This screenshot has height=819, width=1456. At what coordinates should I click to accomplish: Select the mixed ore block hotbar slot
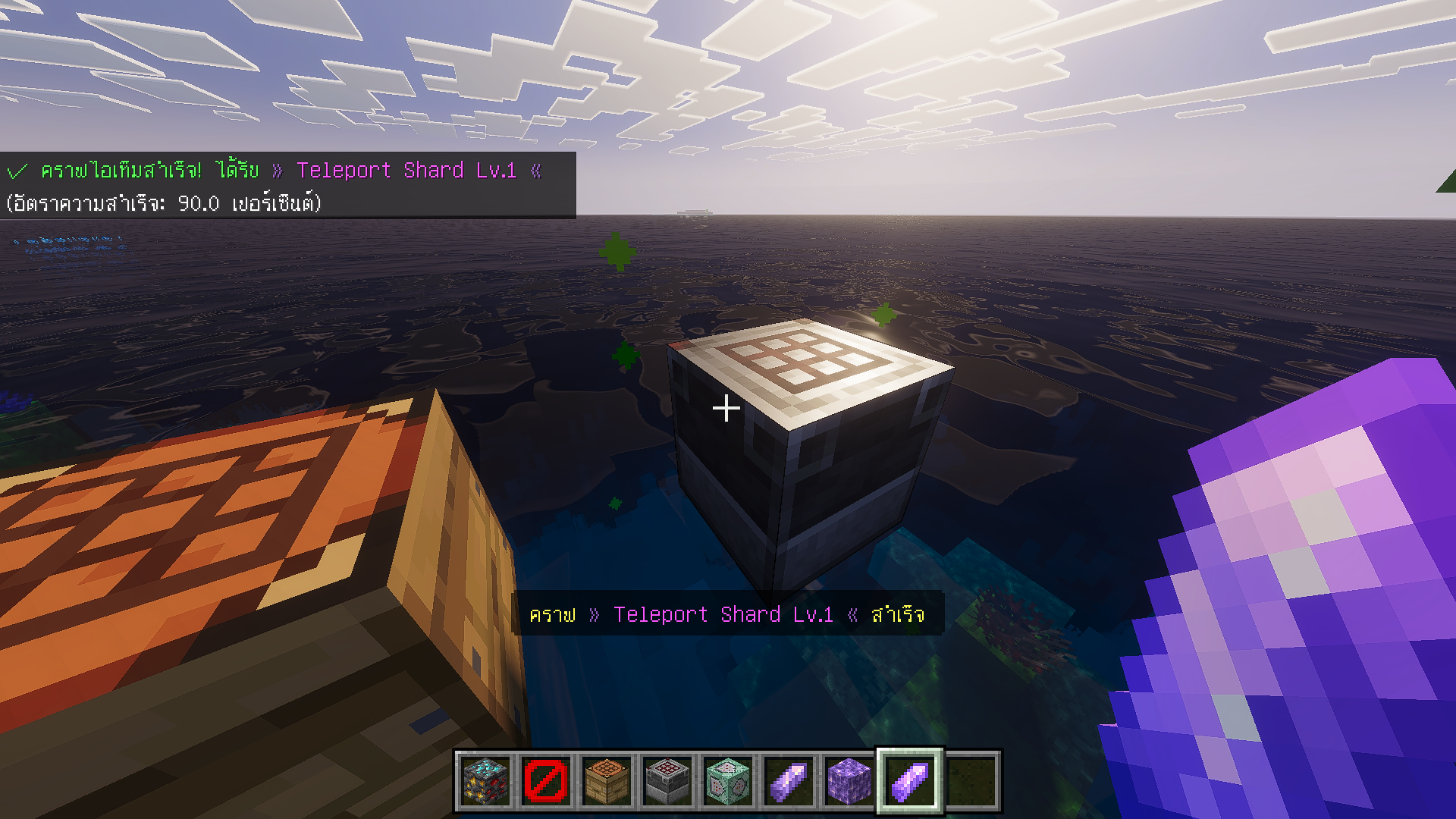[485, 780]
